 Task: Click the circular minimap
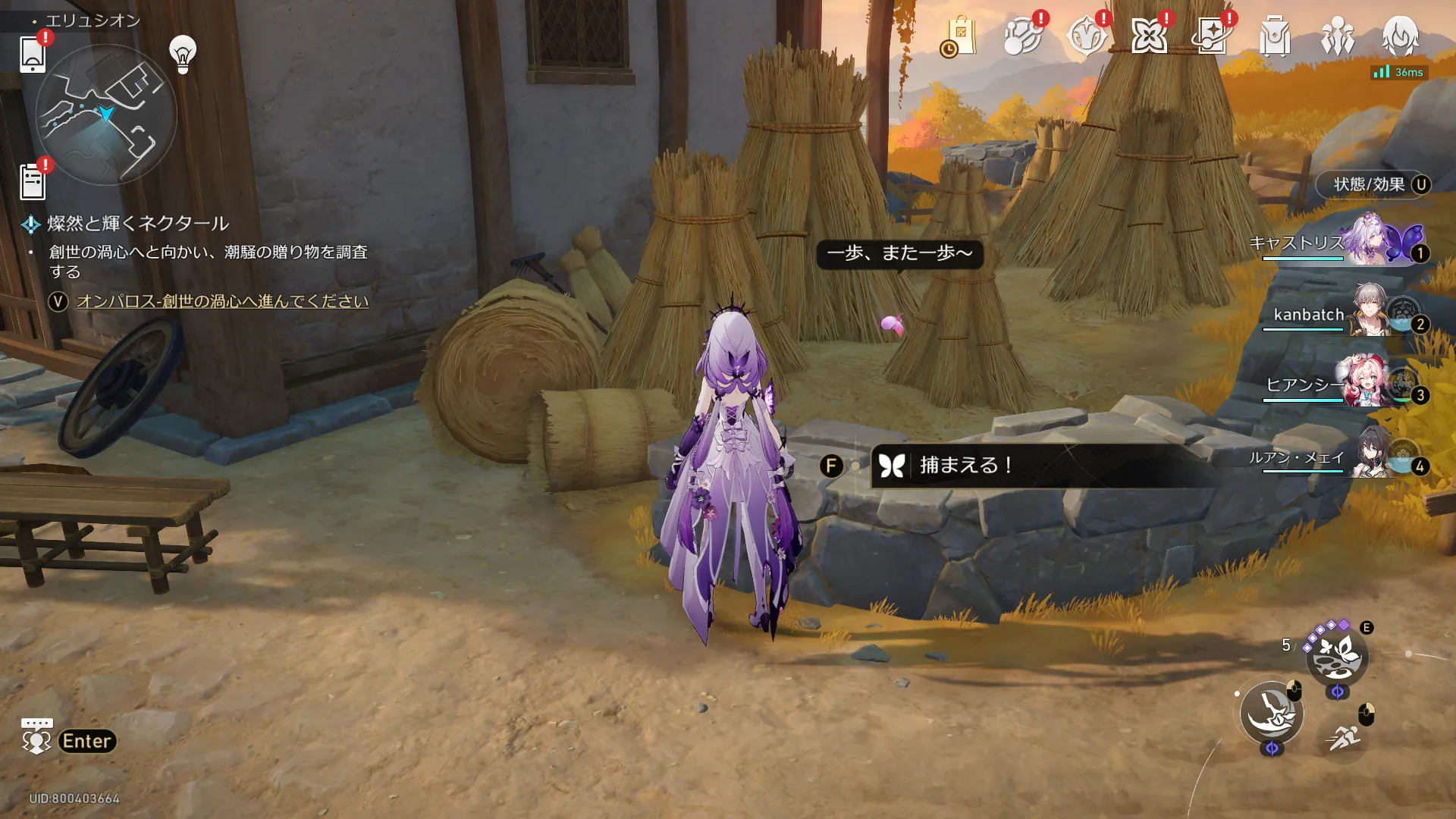tap(106, 115)
